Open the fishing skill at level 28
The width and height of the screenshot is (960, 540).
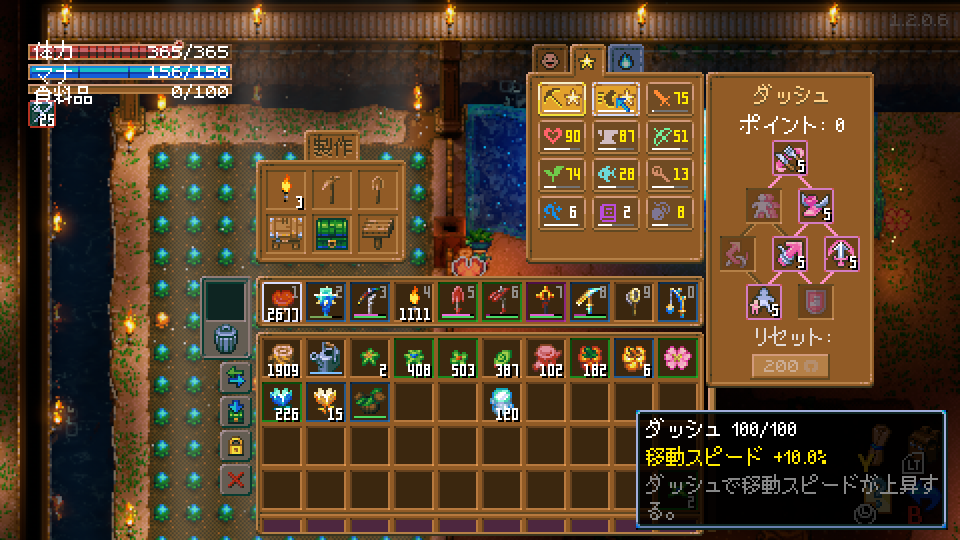click(616, 173)
